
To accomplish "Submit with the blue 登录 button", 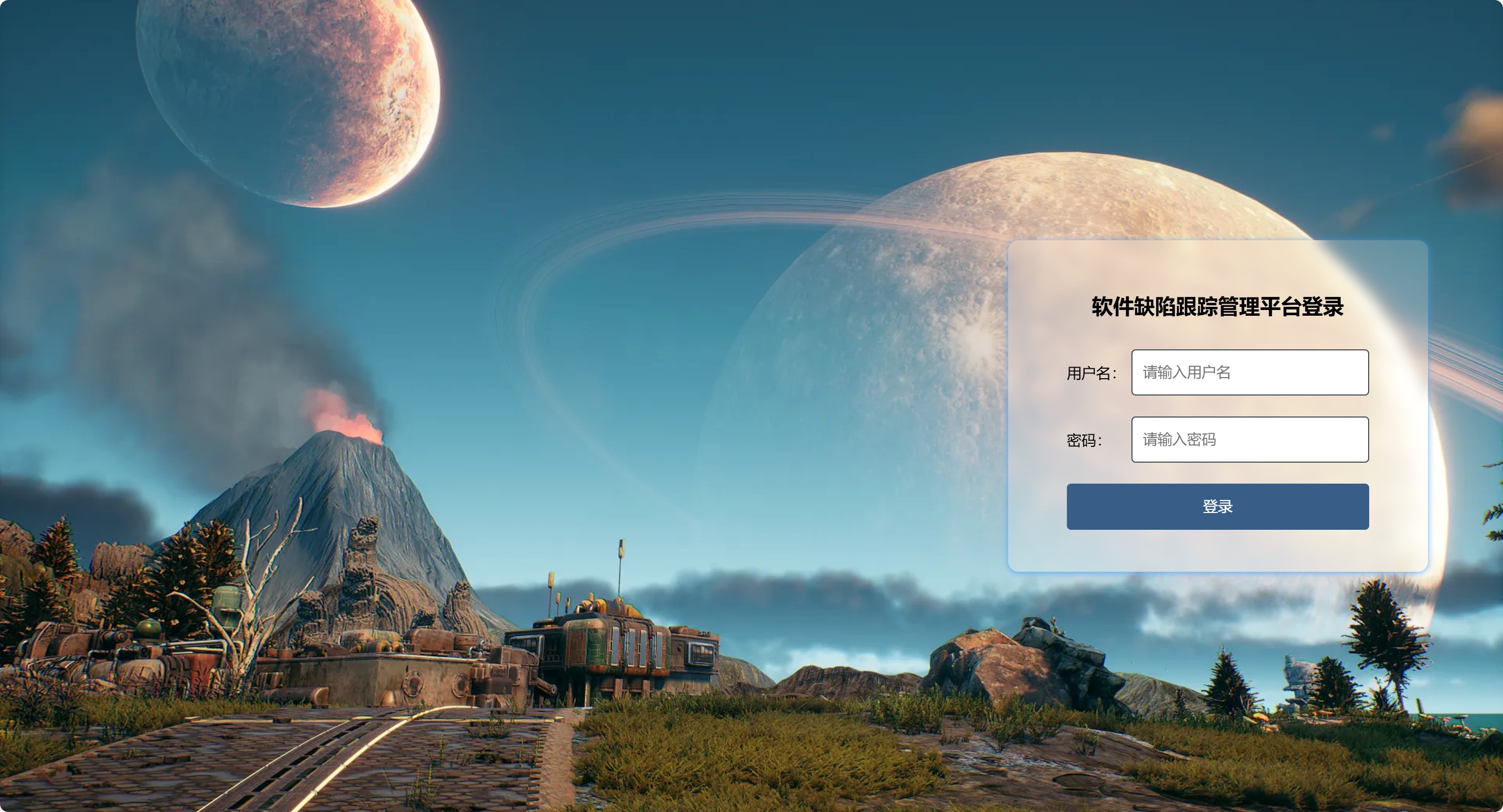I will click(x=1217, y=506).
